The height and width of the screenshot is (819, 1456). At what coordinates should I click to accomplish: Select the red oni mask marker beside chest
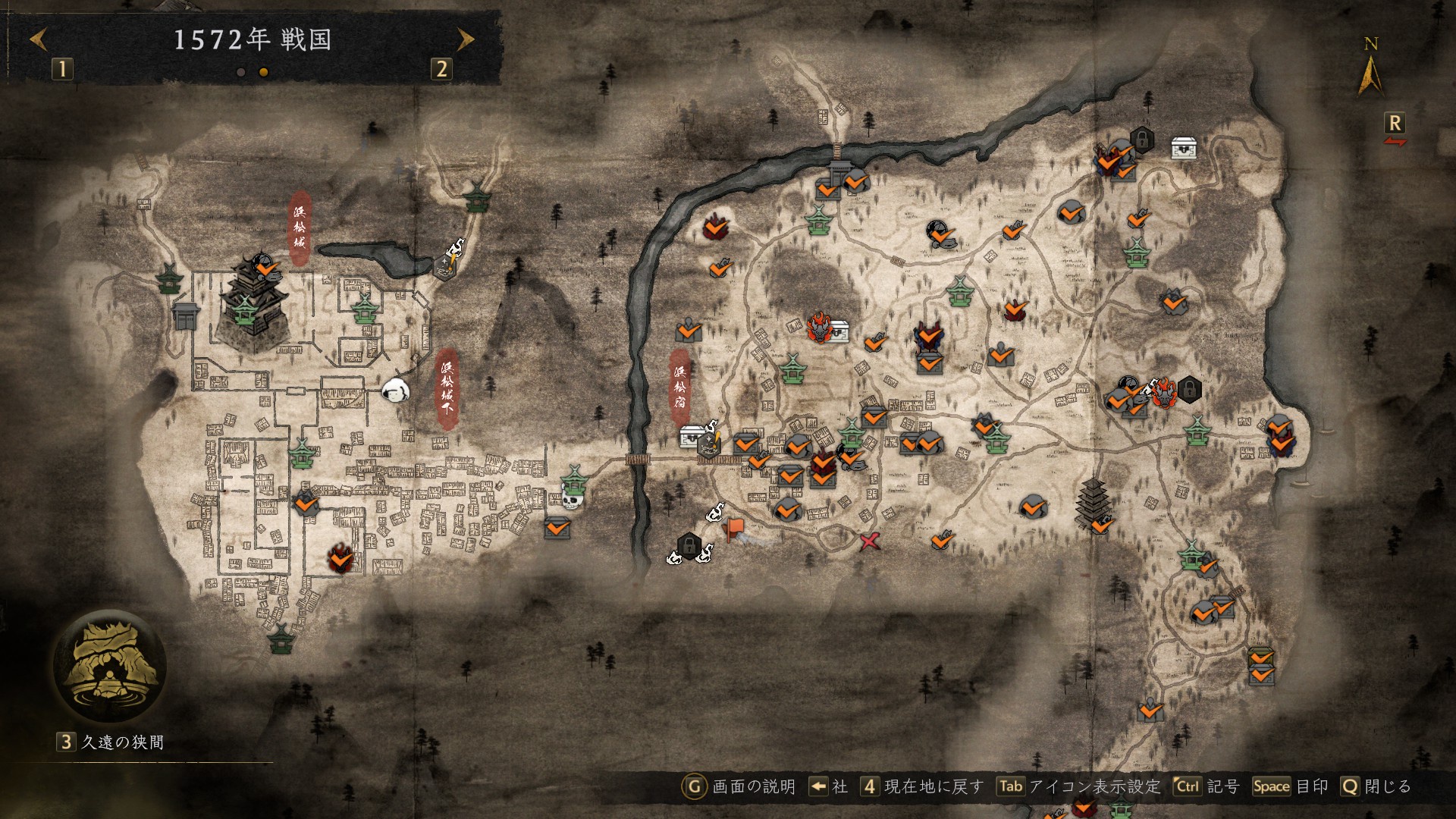[819, 328]
